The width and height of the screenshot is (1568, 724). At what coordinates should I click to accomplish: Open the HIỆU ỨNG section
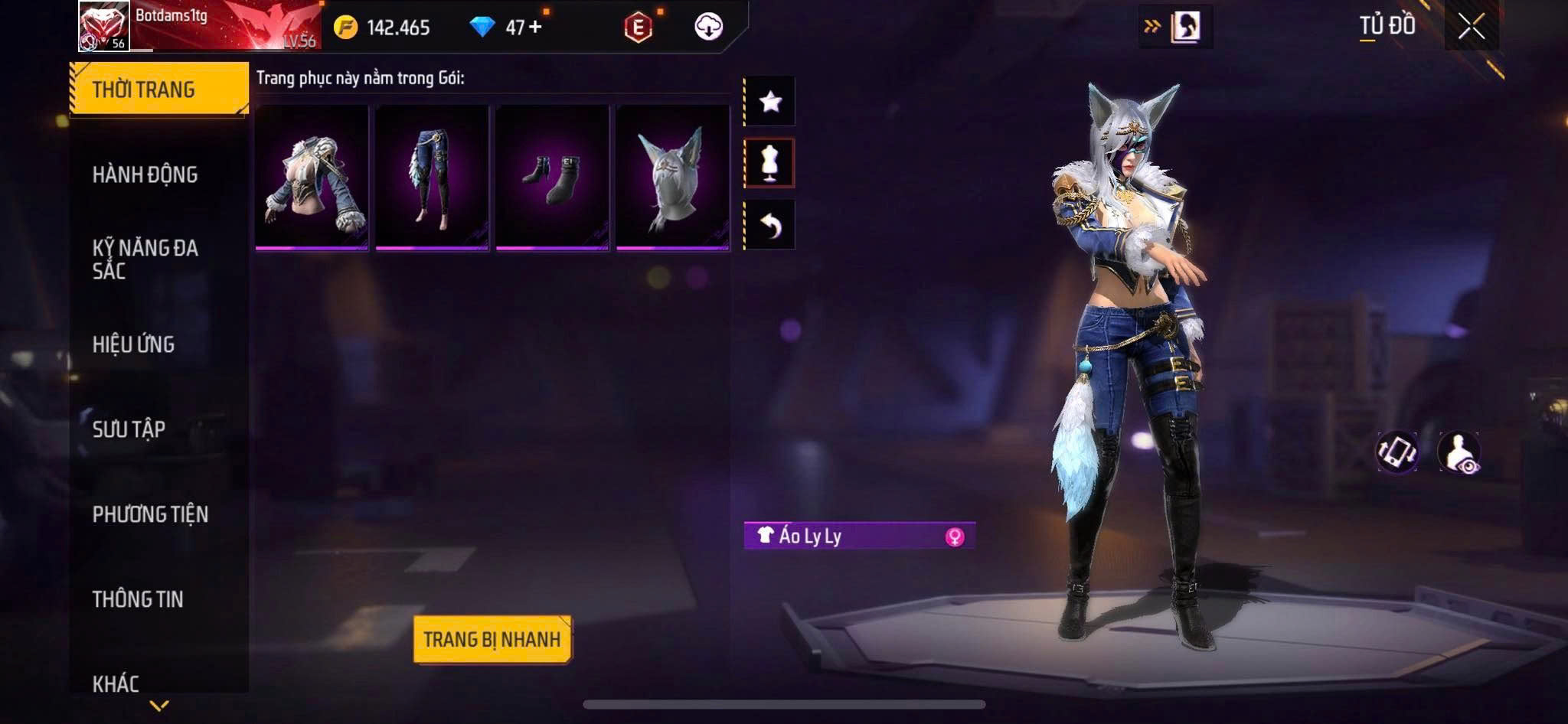[134, 344]
